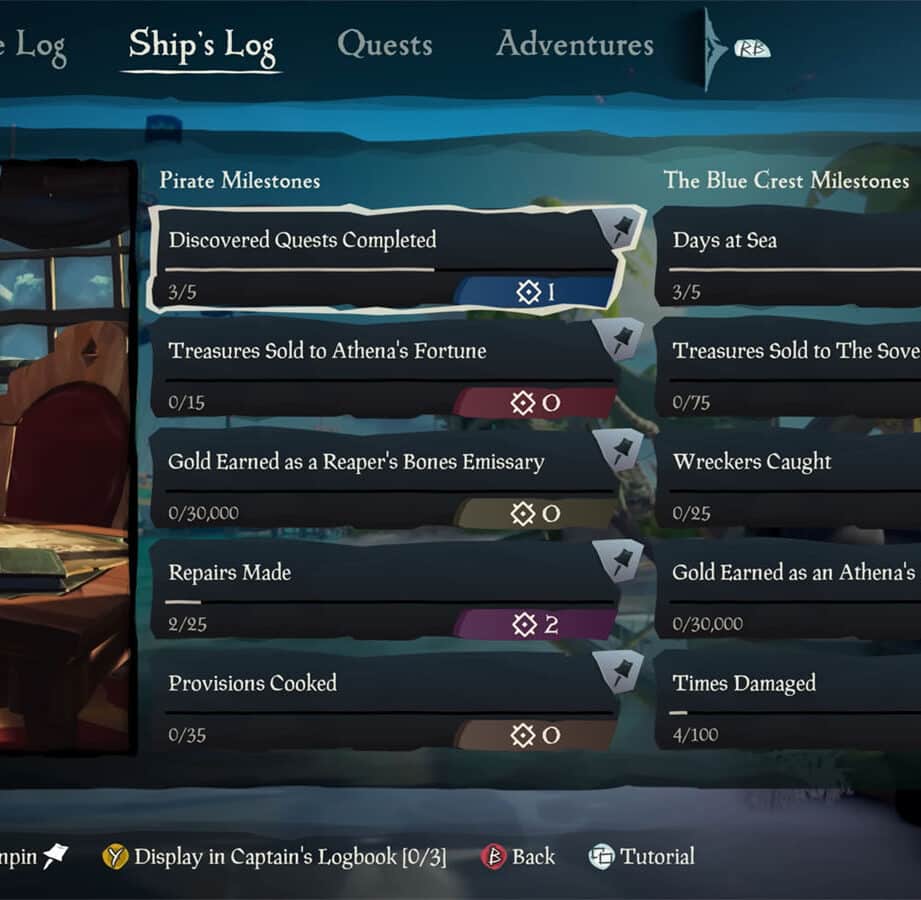Image resolution: width=921 pixels, height=900 pixels.
Task: Pin the Discovered Quests Completed milestone
Action: 620,230
